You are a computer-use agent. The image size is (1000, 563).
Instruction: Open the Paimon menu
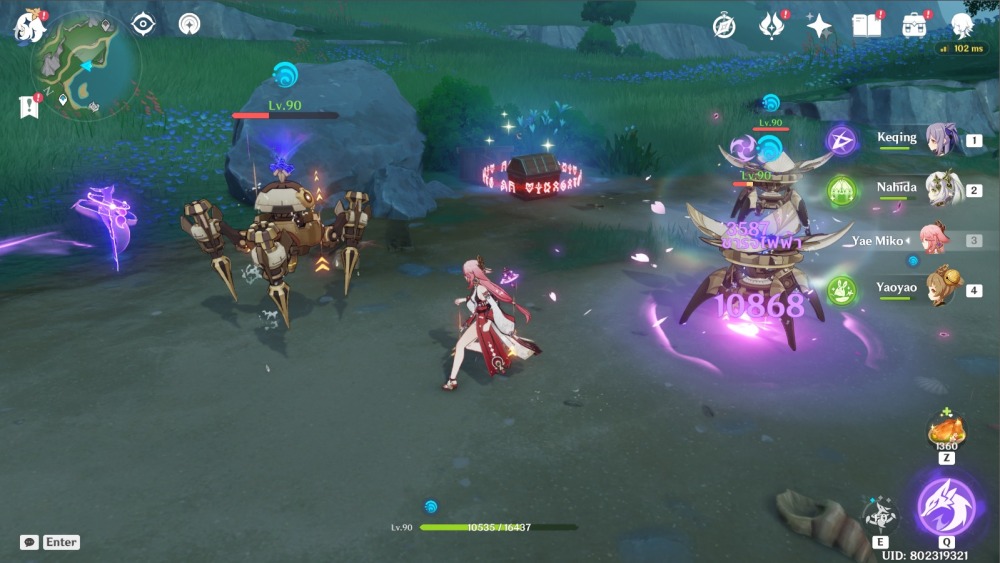[x=28, y=24]
